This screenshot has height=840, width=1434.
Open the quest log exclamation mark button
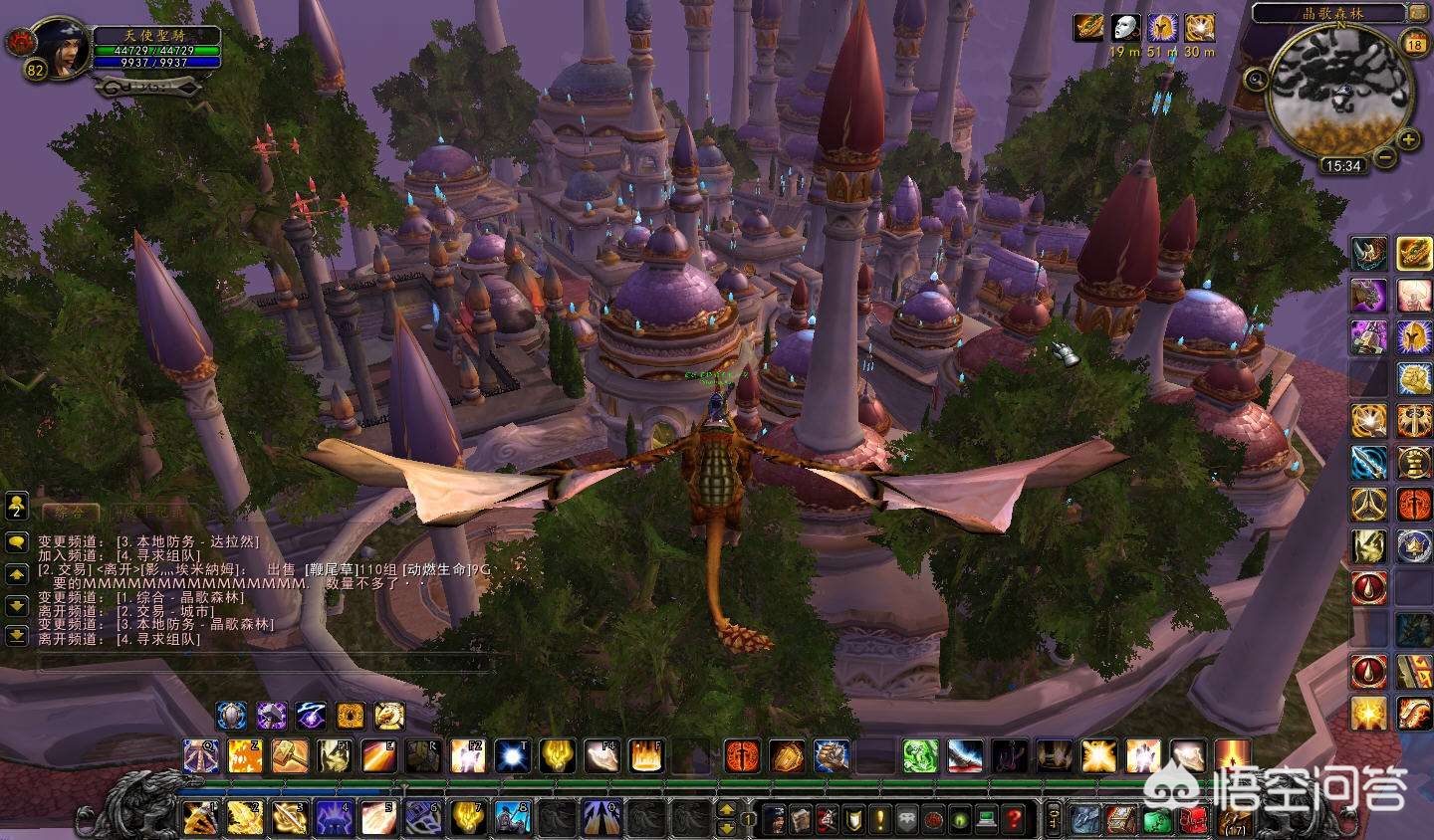pos(881,819)
